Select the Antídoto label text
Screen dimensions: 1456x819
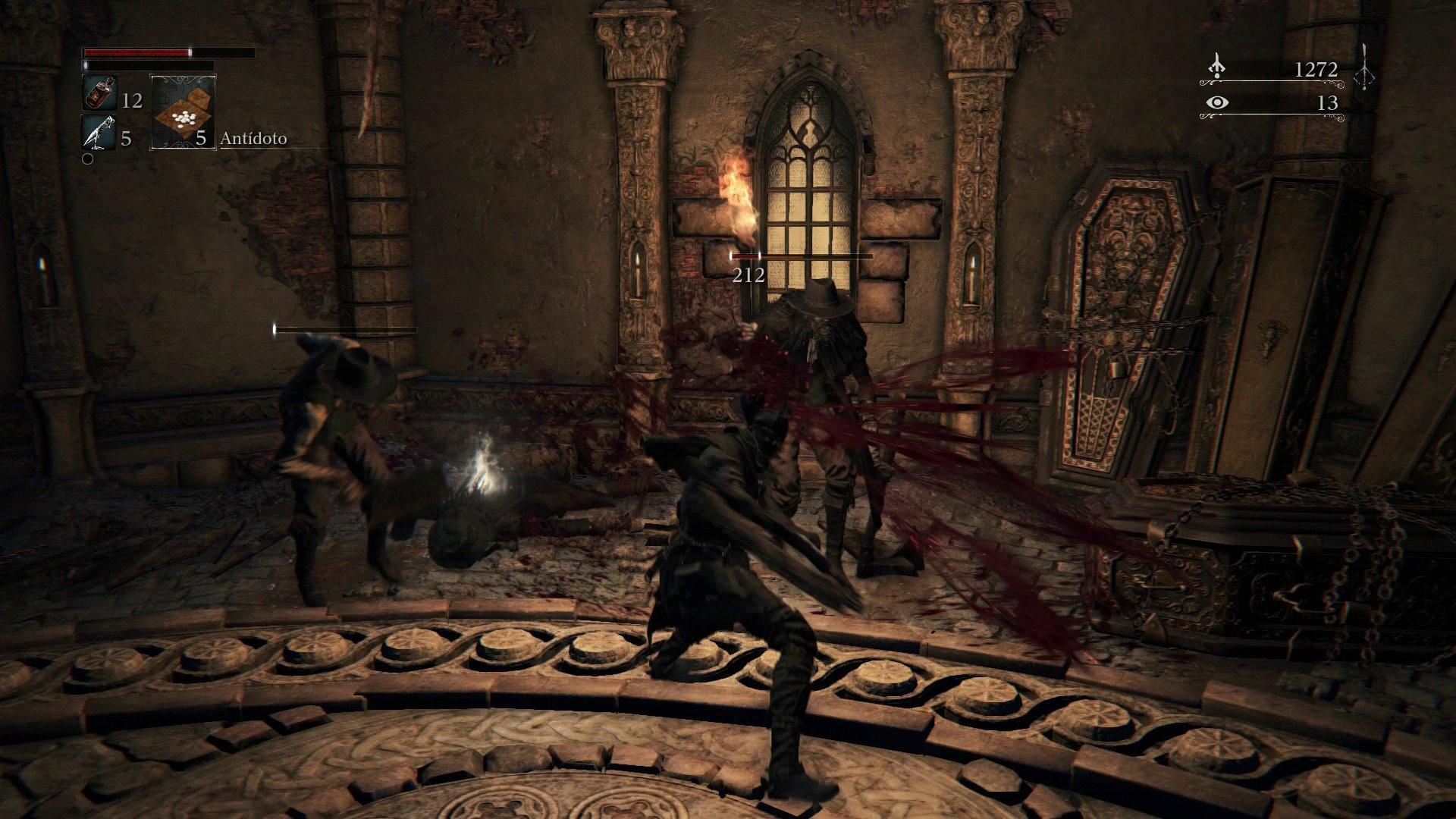click(253, 140)
